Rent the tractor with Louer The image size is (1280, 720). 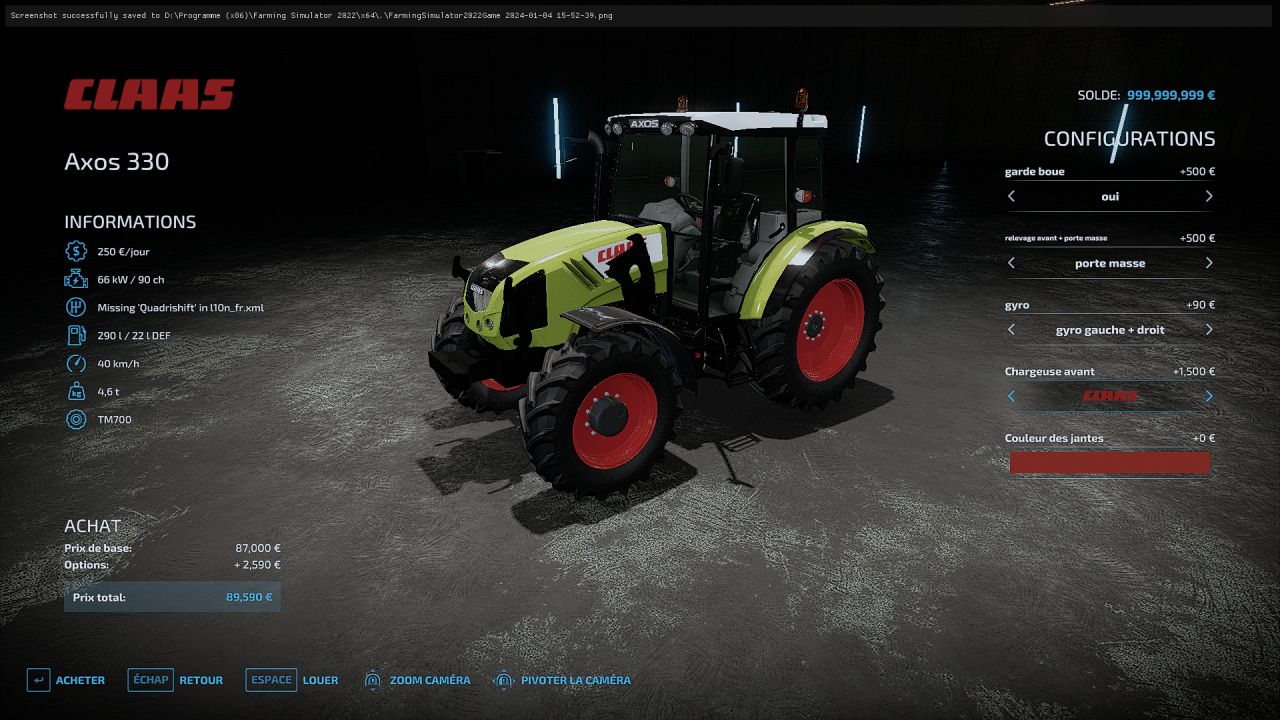pos(292,680)
